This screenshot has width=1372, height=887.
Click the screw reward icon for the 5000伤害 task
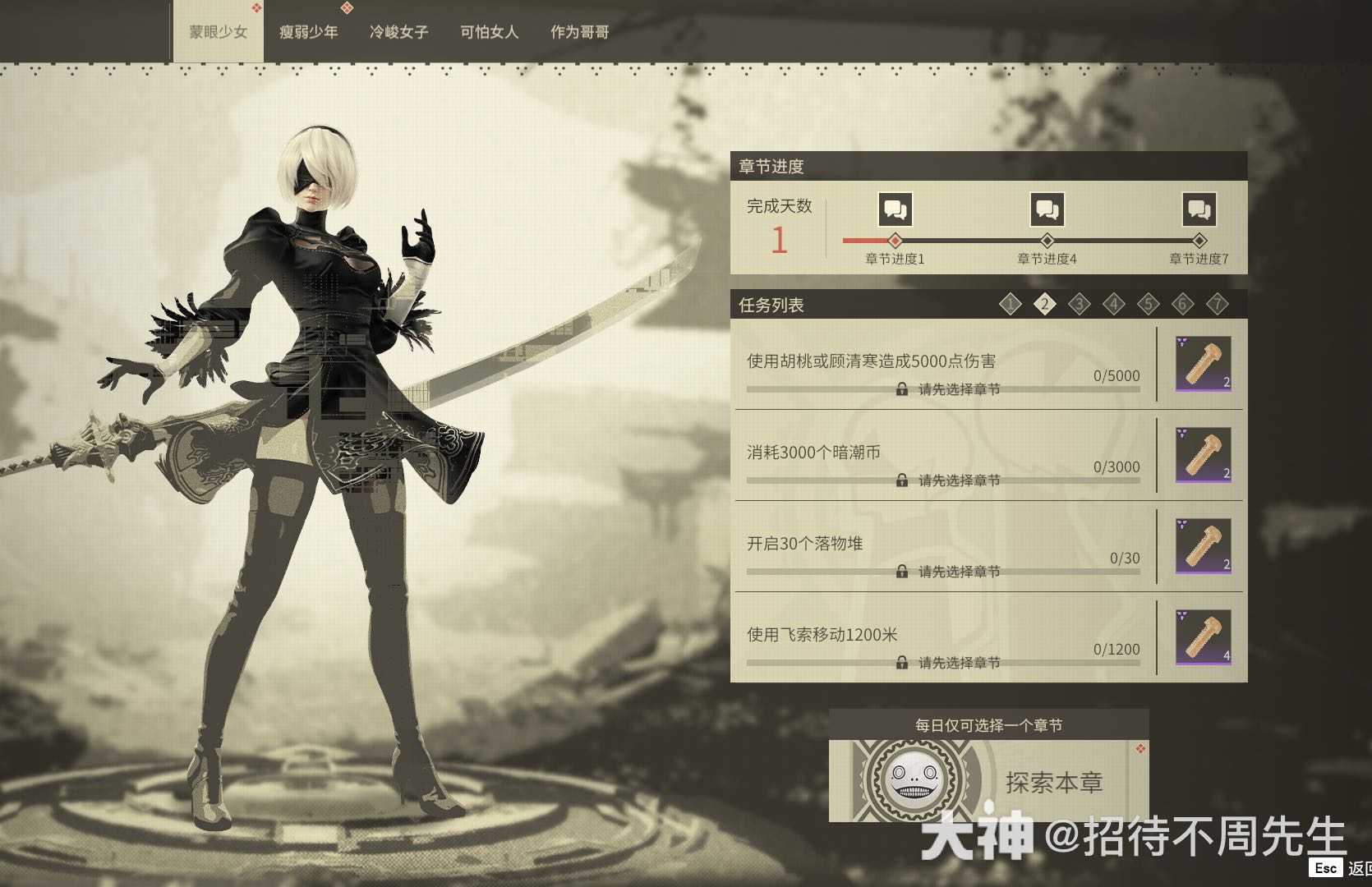coord(1202,365)
